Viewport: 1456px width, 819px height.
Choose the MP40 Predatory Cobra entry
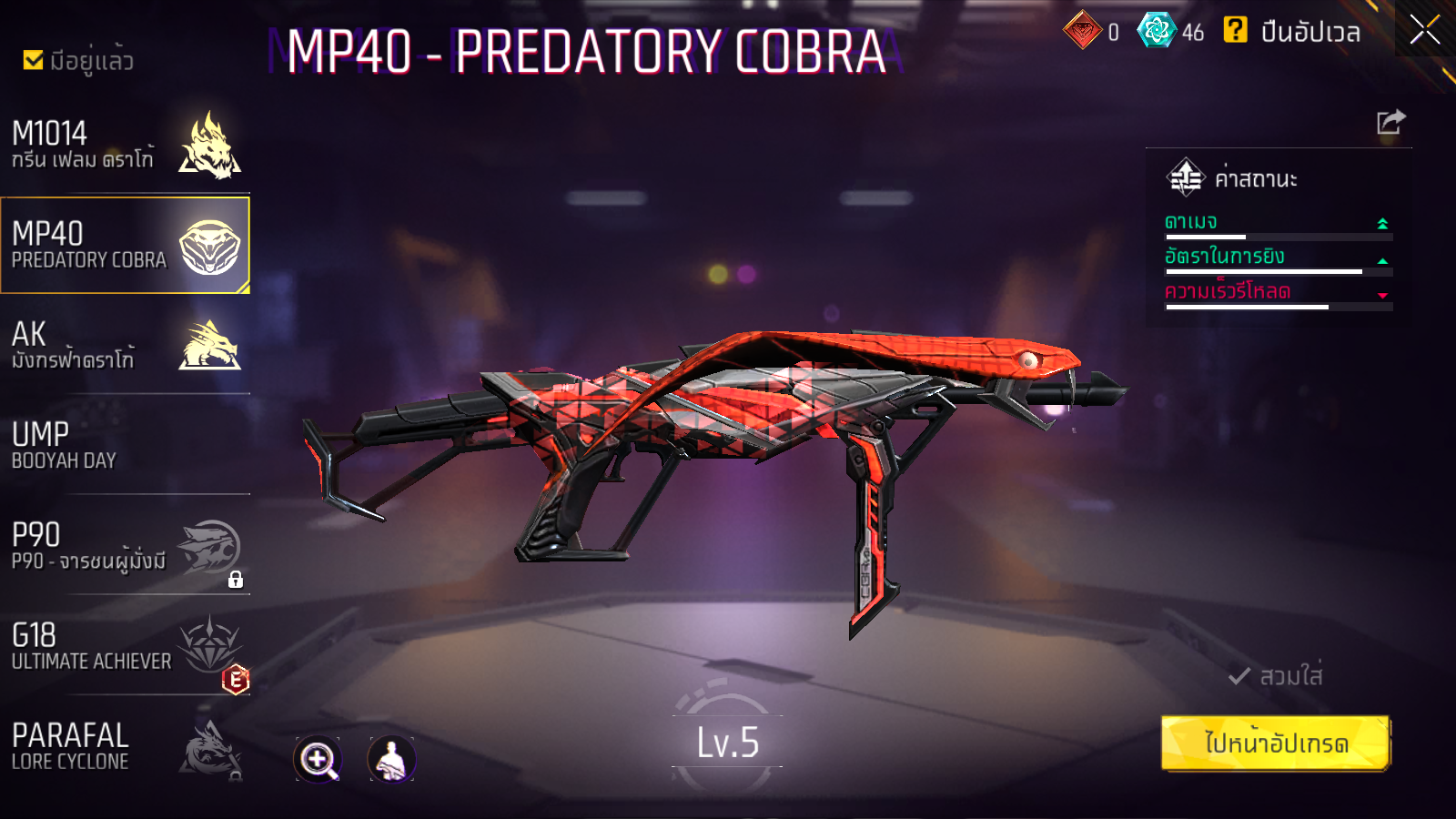point(126,246)
